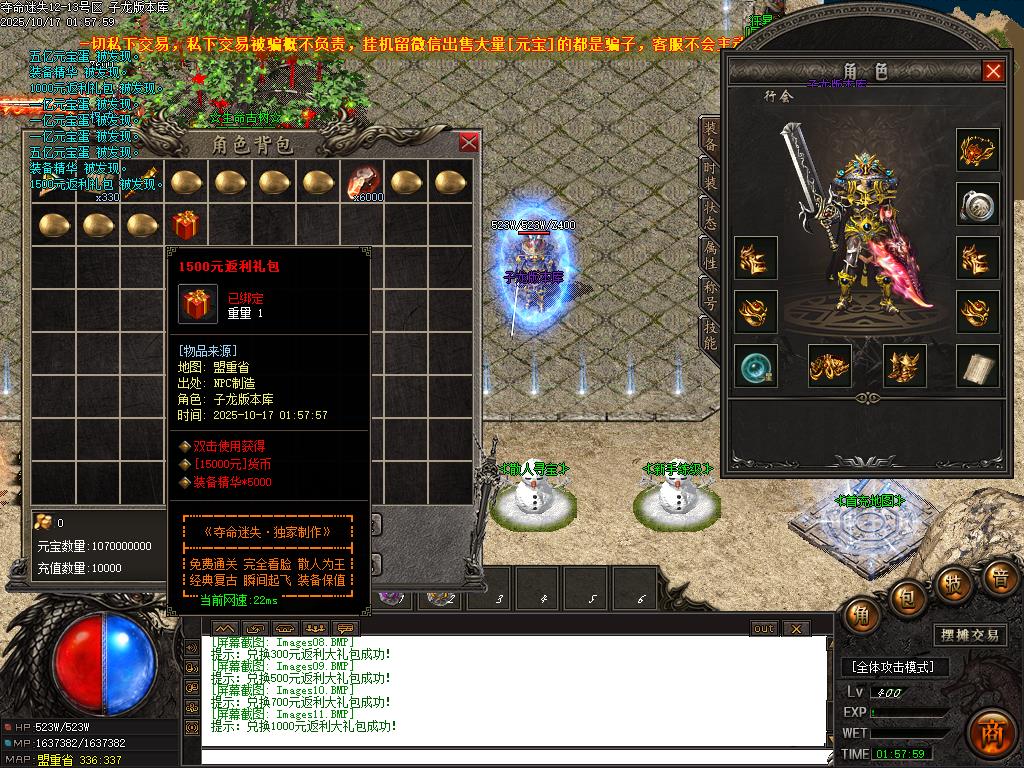Screen dimensions: 1024x768
Task: Close the 角色背包 inventory window
Action: 468,143
